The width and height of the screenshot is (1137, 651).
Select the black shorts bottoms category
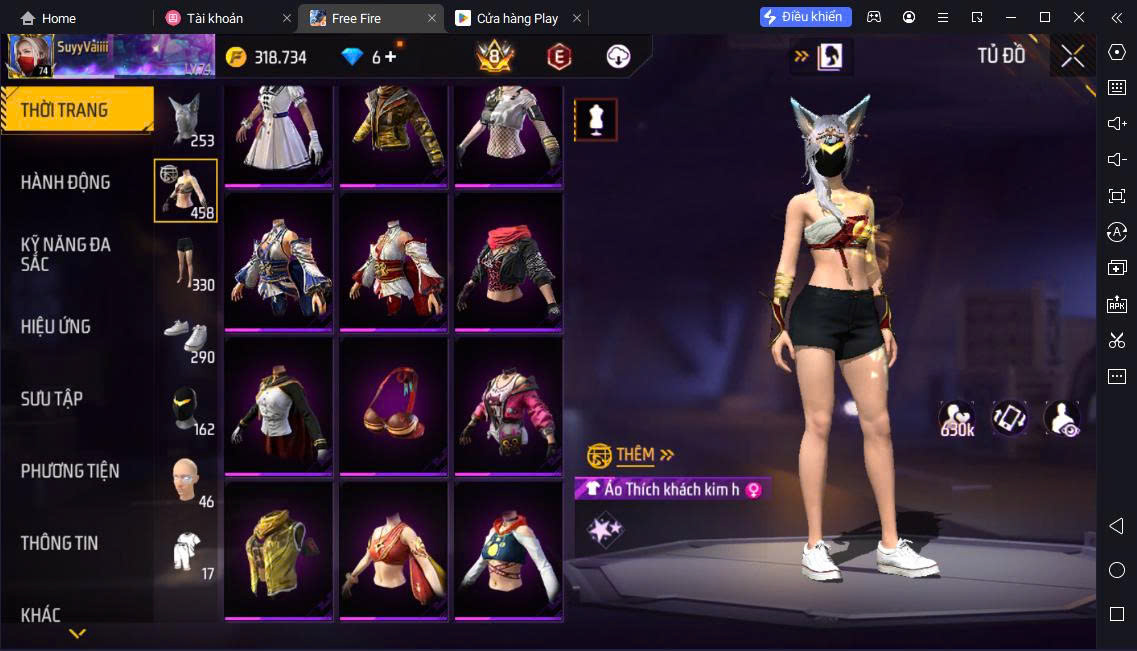(185, 262)
